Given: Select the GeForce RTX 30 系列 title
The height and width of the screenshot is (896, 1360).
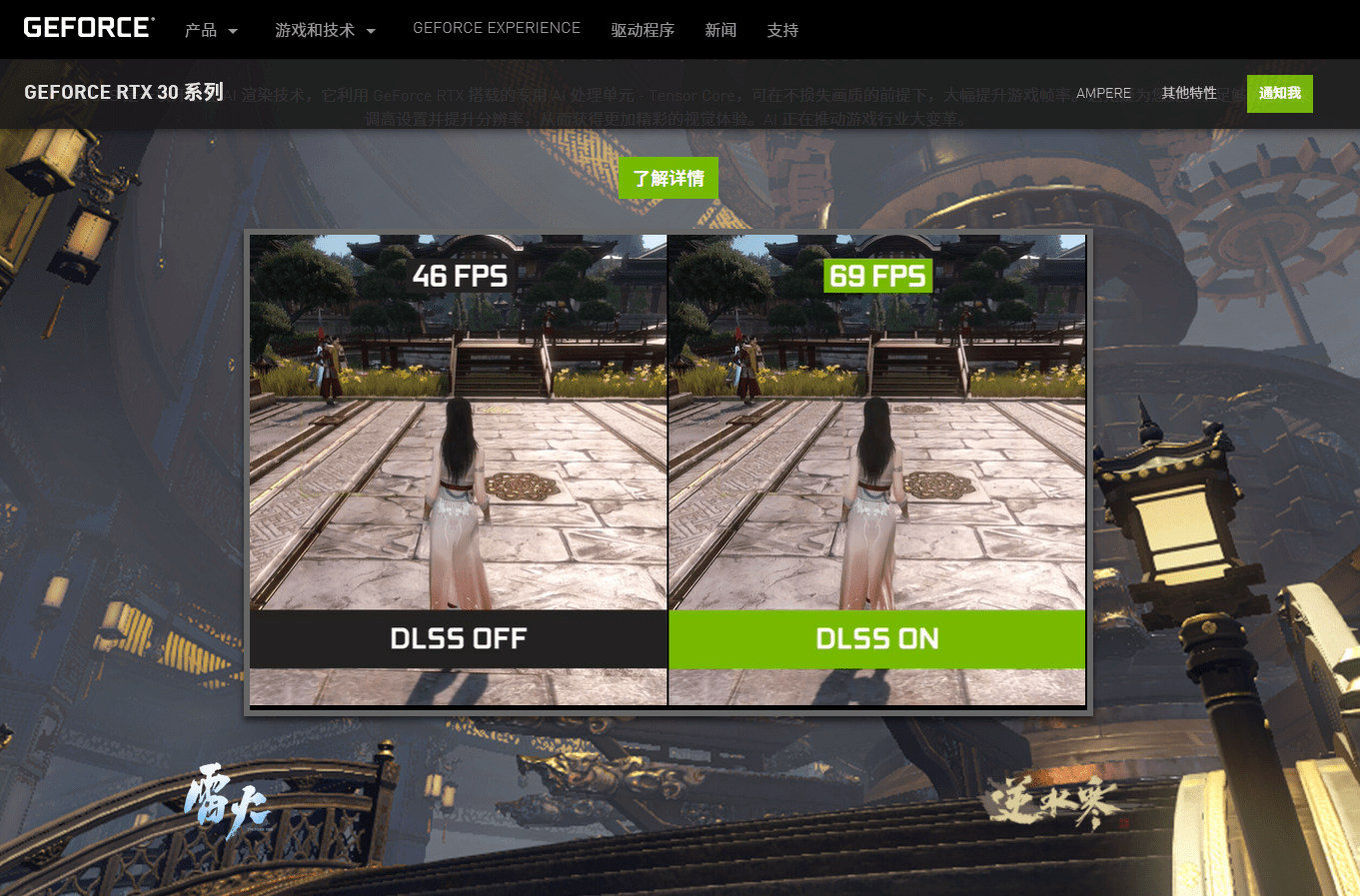Looking at the screenshot, I should click(x=124, y=92).
